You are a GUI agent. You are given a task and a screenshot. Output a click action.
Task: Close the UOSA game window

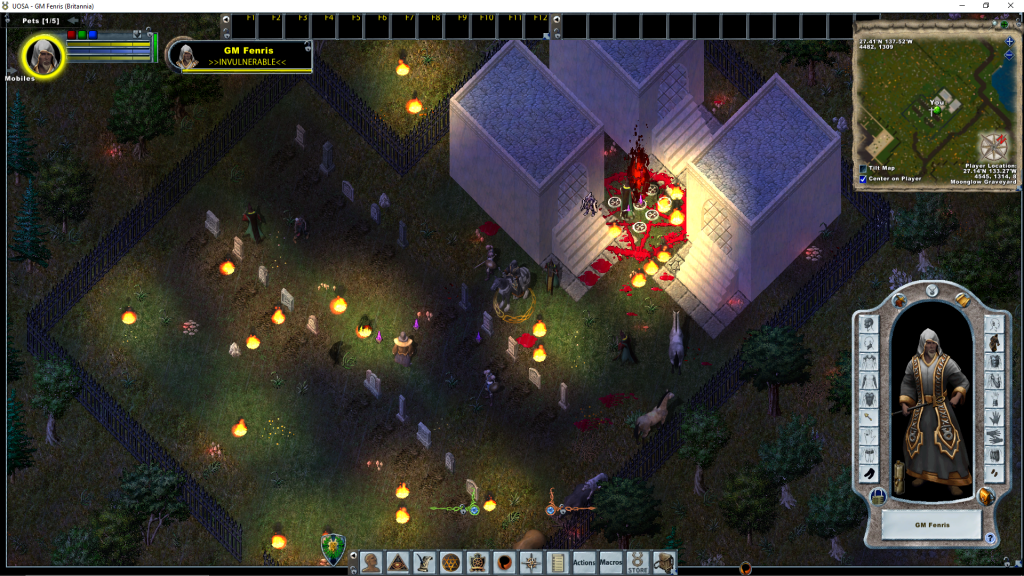[x=1010, y=6]
